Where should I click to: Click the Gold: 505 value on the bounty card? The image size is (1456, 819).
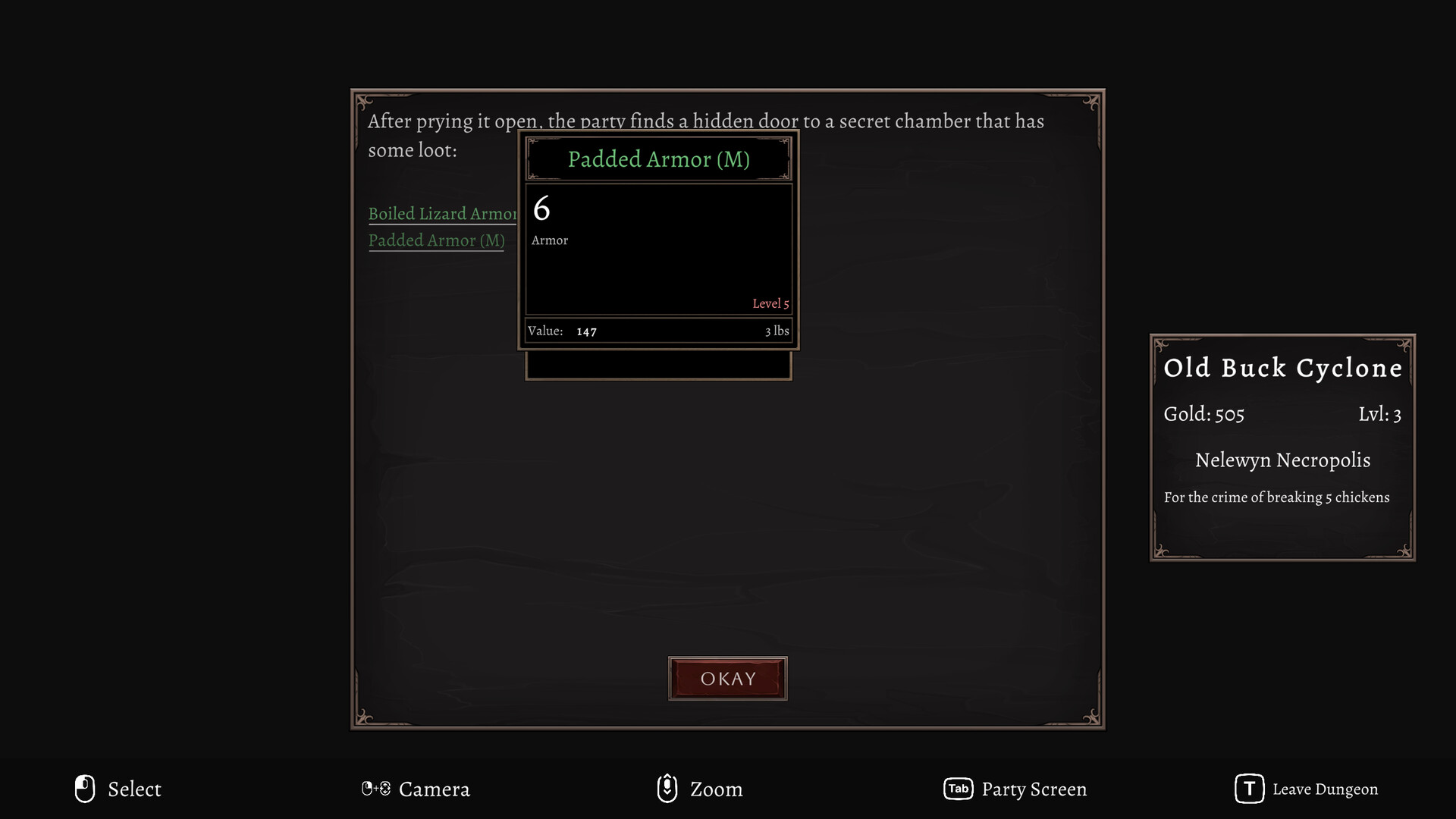(x=1204, y=414)
